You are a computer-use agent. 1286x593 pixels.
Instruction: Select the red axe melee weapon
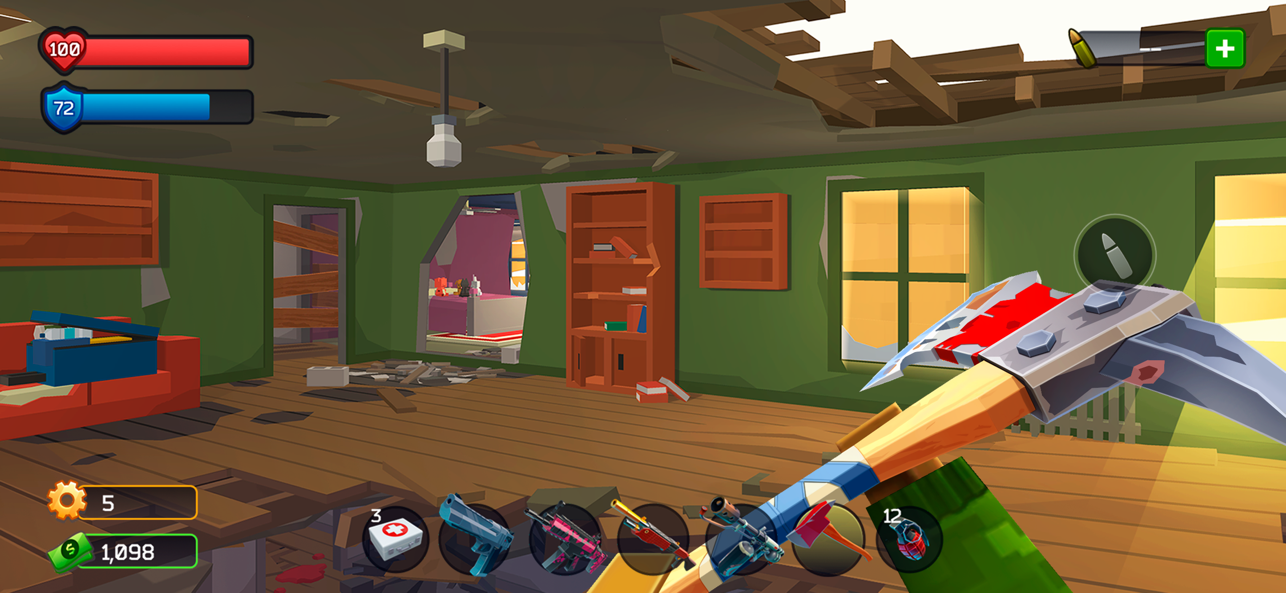pos(827,540)
